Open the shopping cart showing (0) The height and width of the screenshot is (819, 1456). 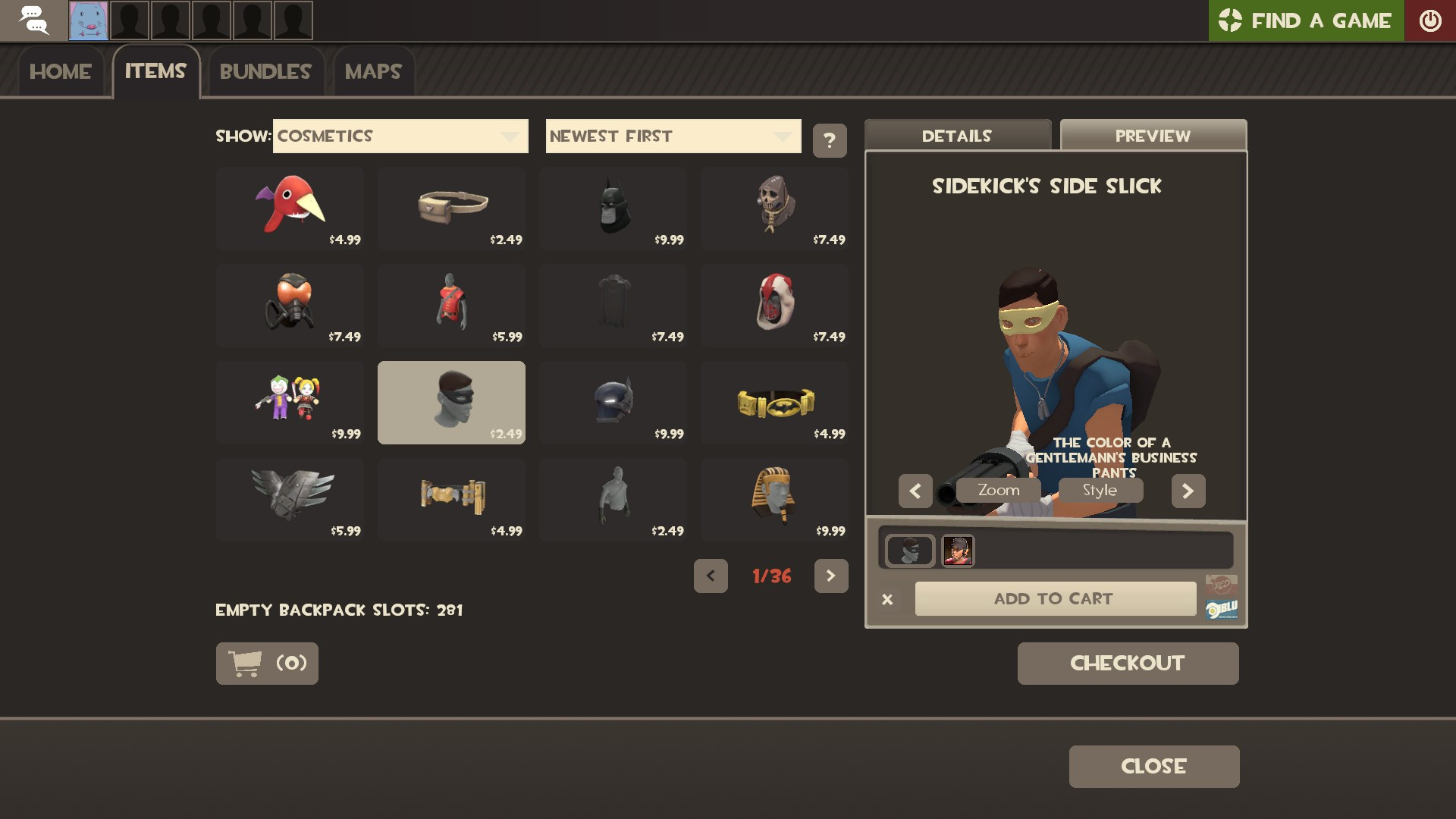pos(266,663)
